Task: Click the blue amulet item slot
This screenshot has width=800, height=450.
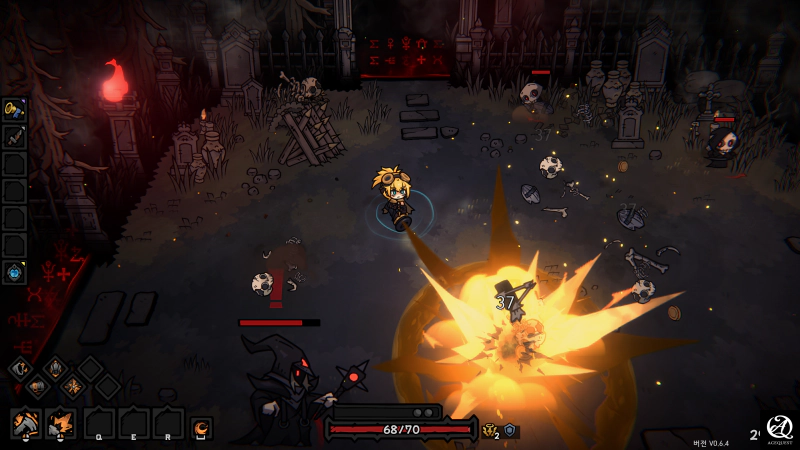Action: (x=14, y=272)
